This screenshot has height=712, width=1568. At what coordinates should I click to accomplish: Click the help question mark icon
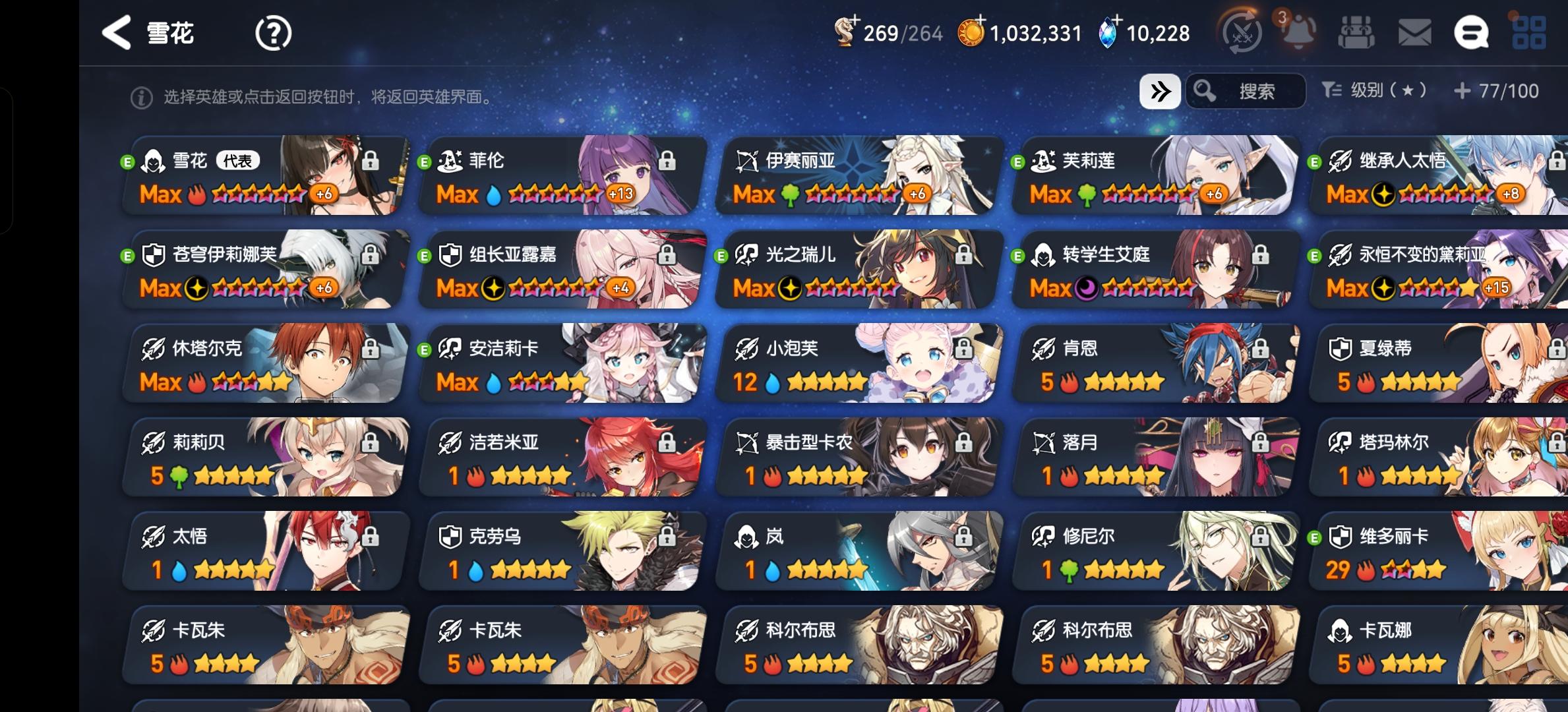coord(272,32)
